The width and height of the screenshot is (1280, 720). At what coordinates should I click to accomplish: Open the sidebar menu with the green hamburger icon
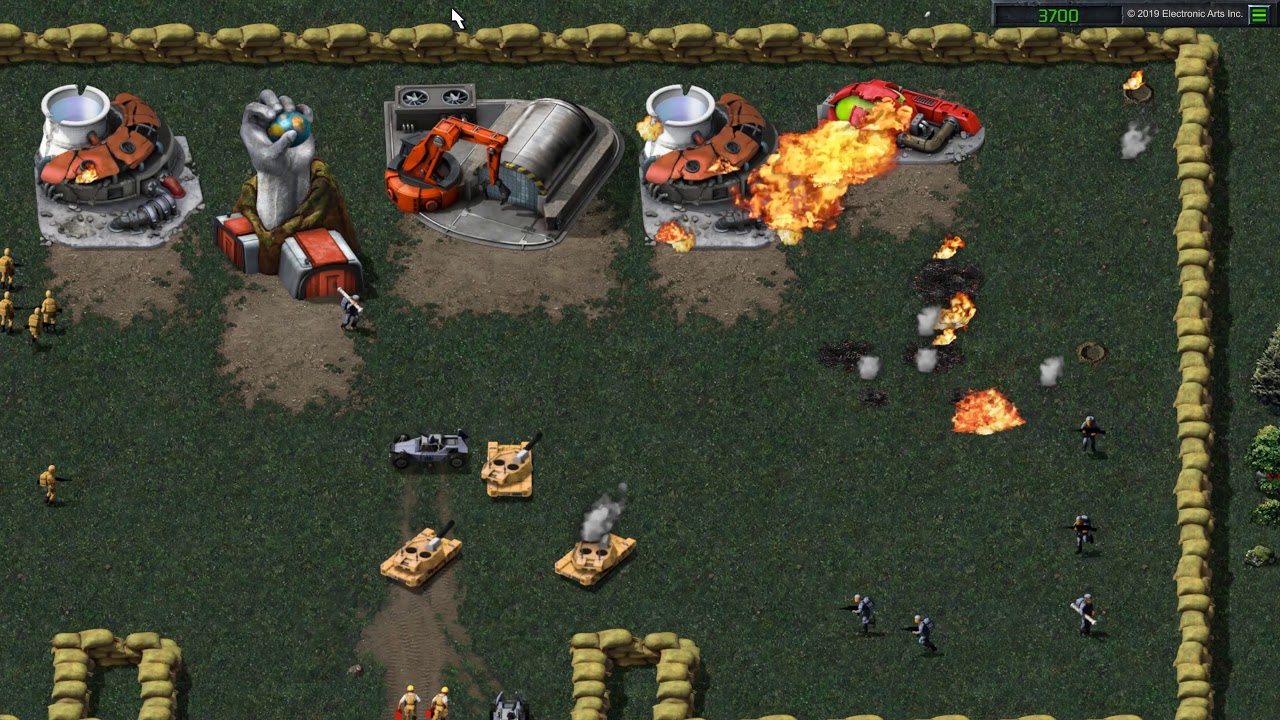tap(1258, 14)
